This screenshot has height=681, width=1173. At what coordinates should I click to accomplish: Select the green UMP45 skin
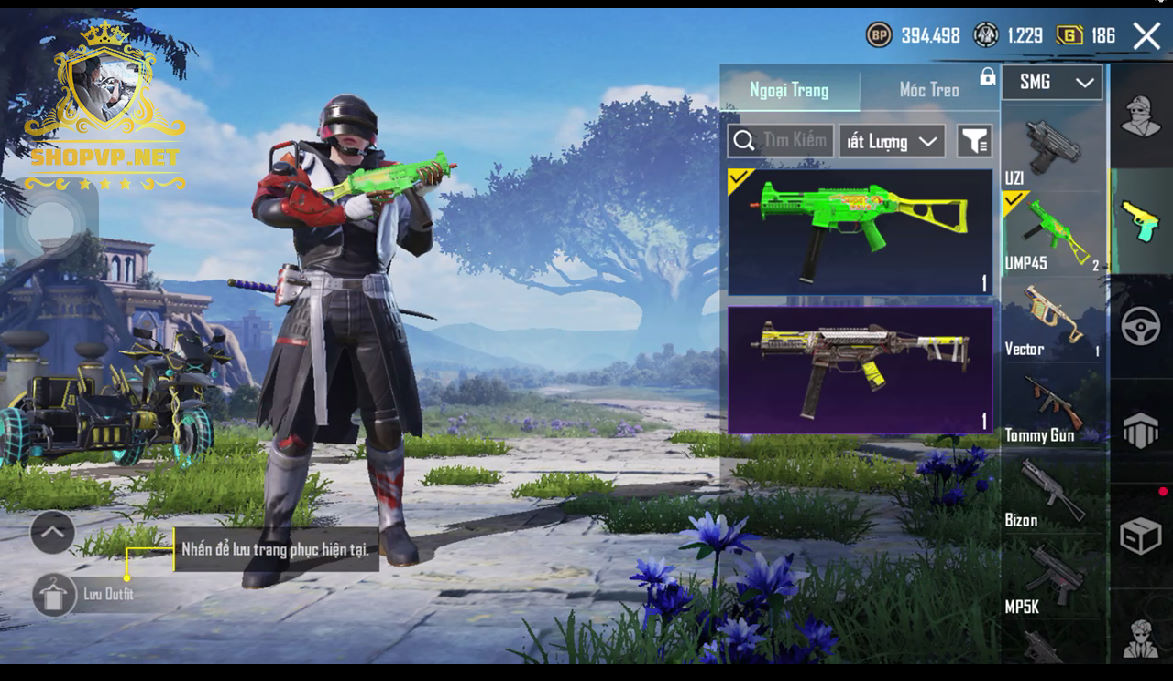(860, 231)
